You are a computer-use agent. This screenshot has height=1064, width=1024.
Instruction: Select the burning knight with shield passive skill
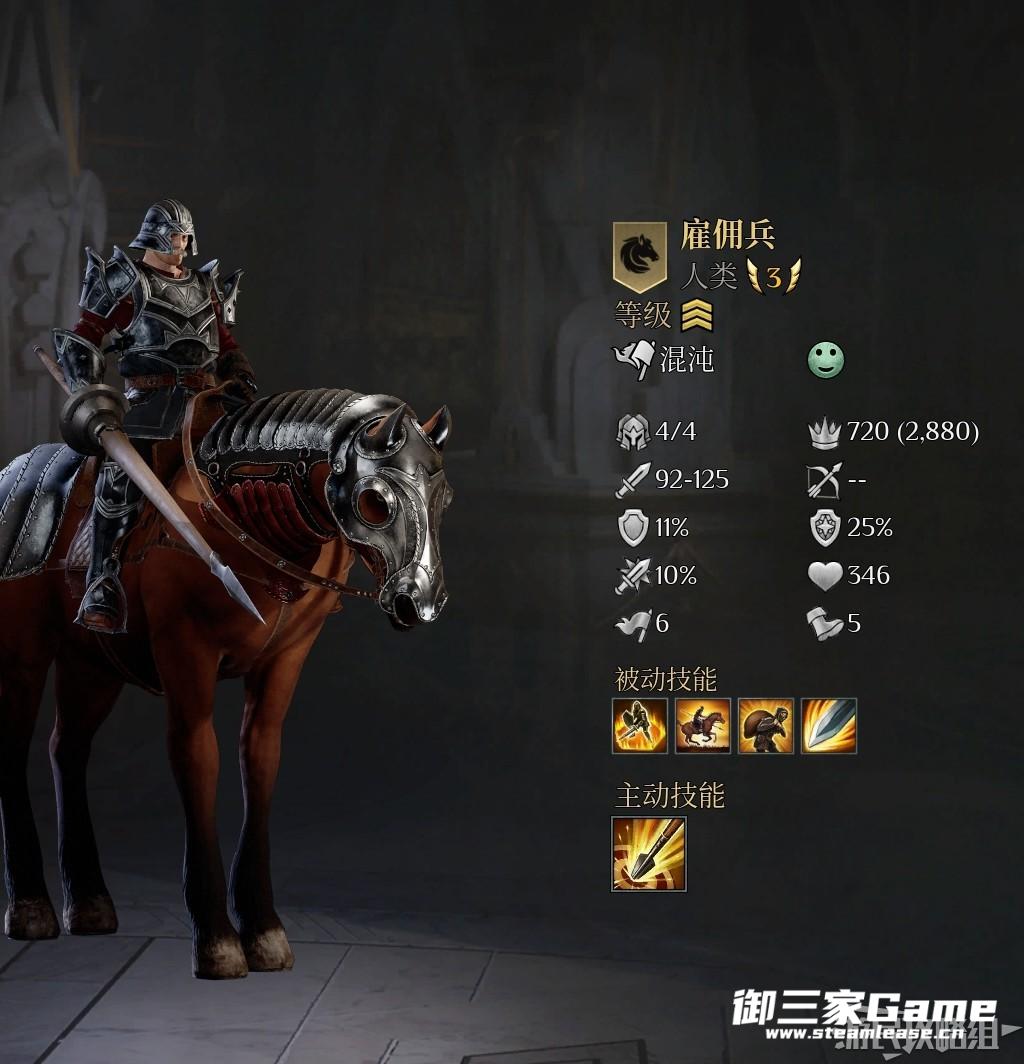(x=640, y=726)
